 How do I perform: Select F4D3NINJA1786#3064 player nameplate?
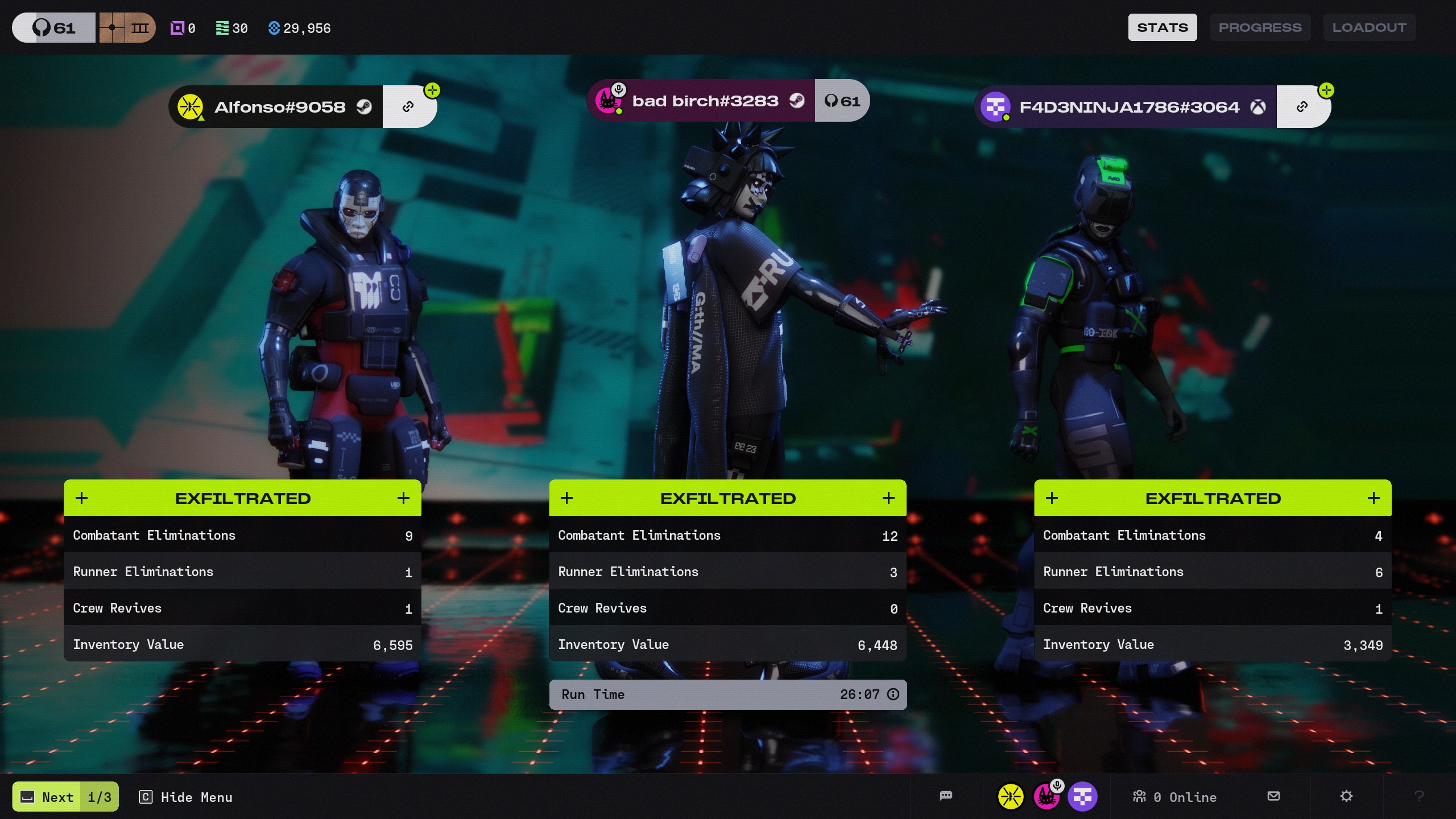click(1128, 107)
